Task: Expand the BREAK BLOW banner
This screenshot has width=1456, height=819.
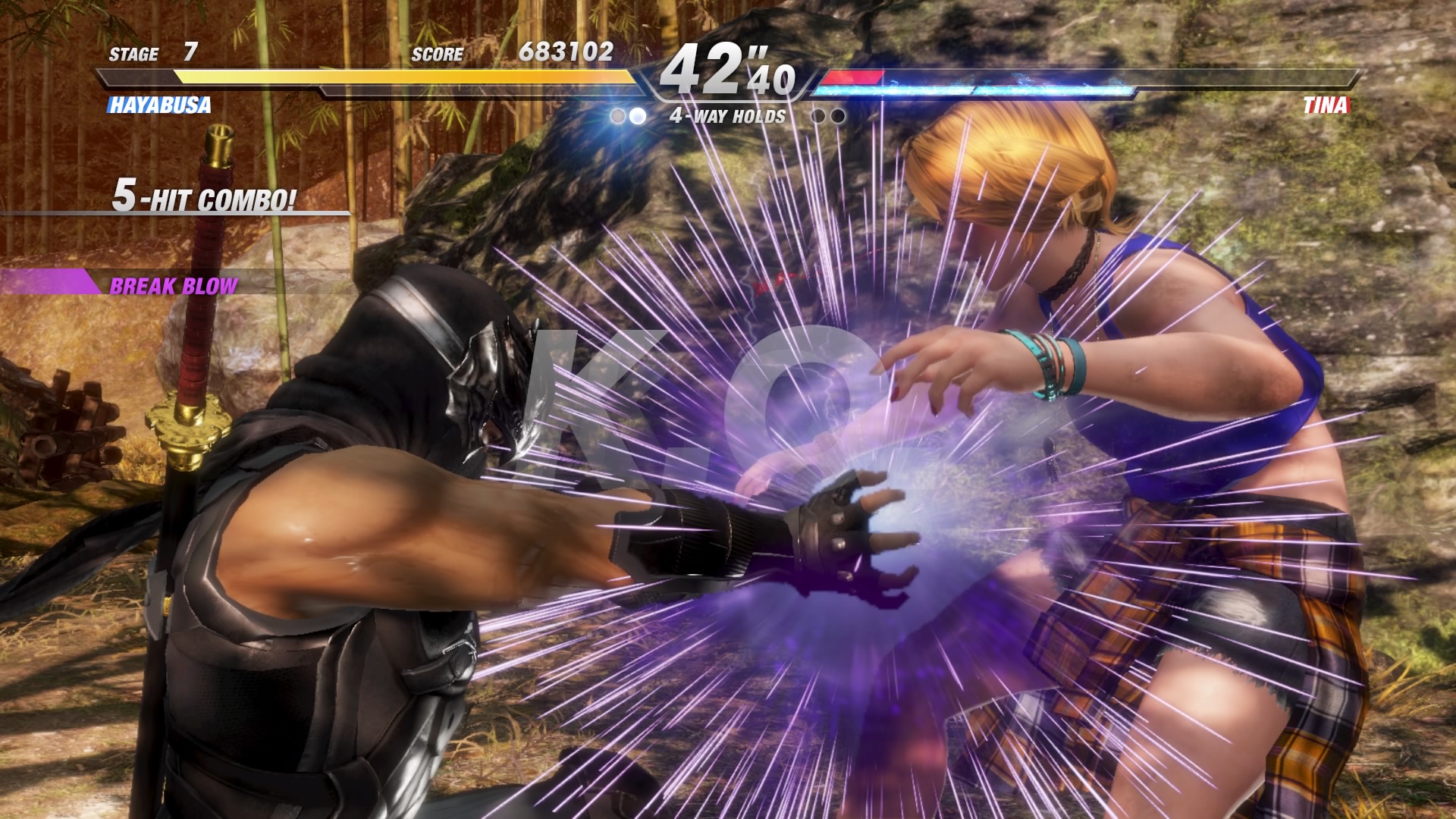Action: [173, 286]
